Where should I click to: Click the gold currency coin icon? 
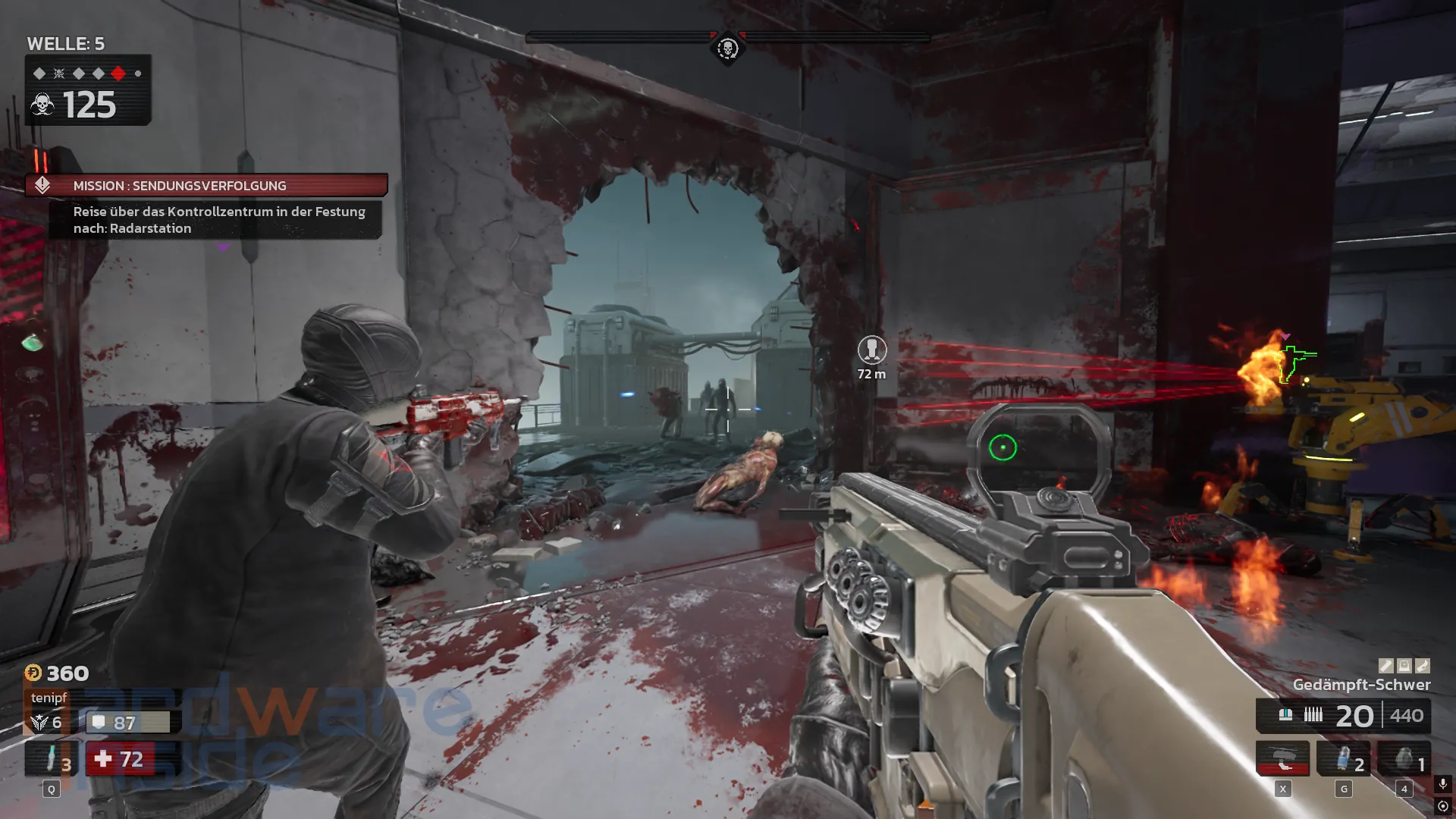click(x=33, y=673)
